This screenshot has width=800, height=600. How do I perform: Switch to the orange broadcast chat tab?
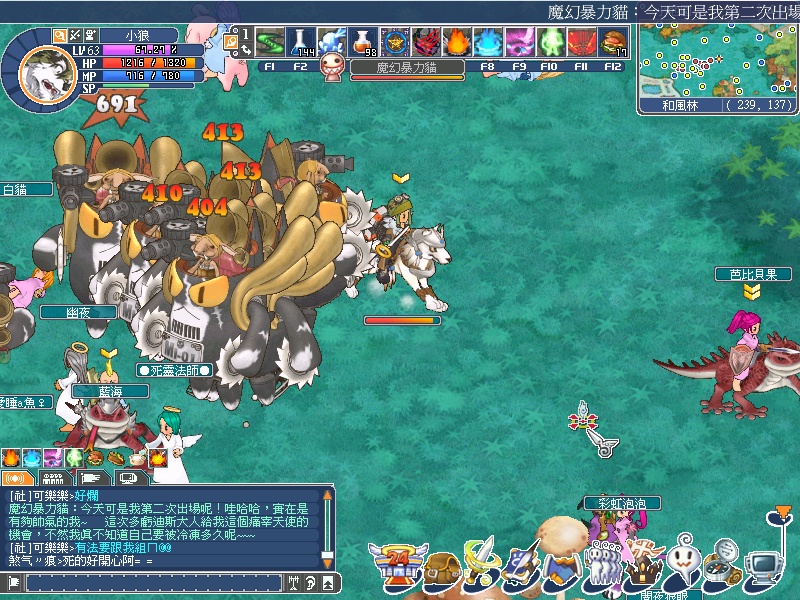click(15, 478)
